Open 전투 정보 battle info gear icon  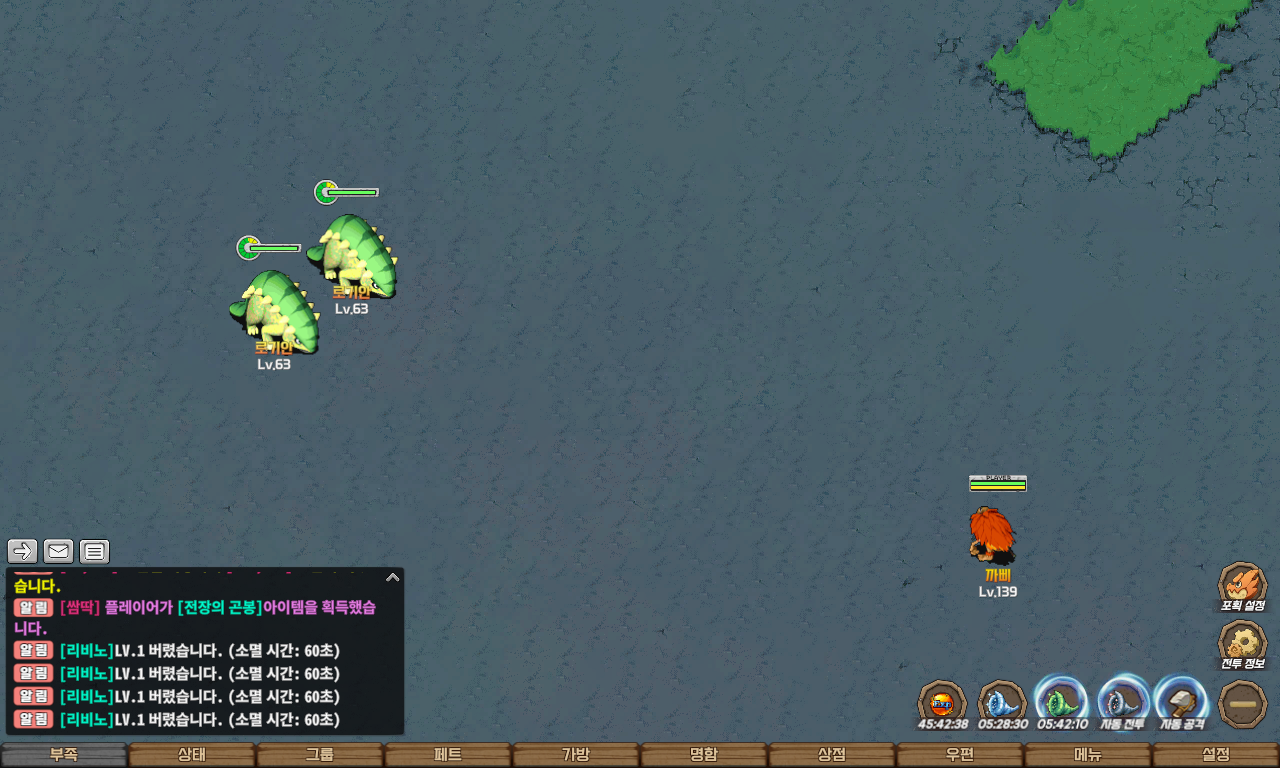click(1242, 643)
